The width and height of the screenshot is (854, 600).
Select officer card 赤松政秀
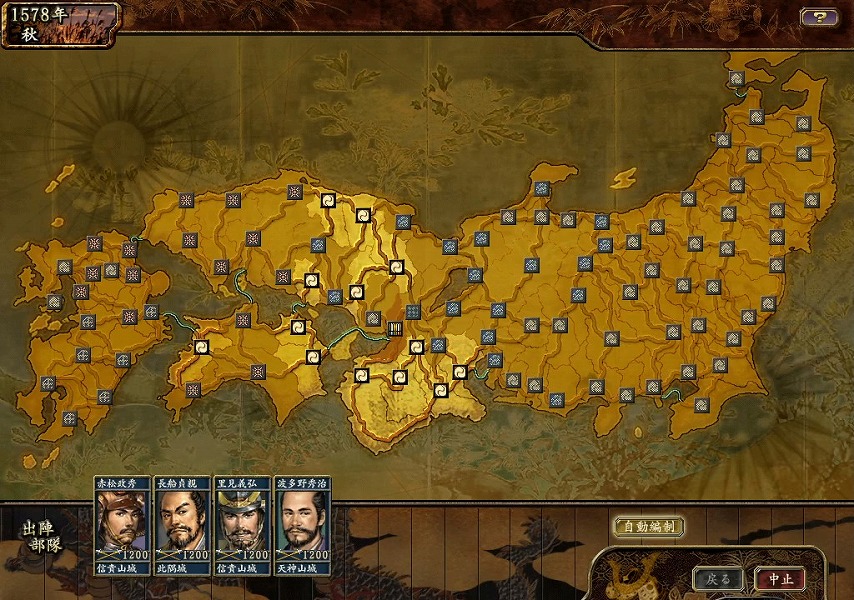click(x=122, y=525)
